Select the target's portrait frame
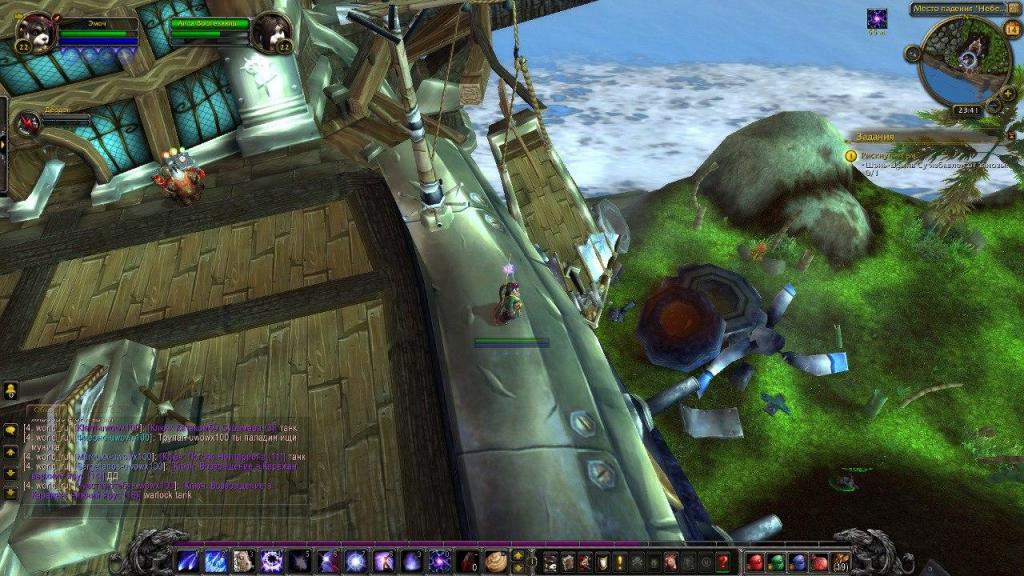The width and height of the screenshot is (1024, 576). [x=271, y=31]
